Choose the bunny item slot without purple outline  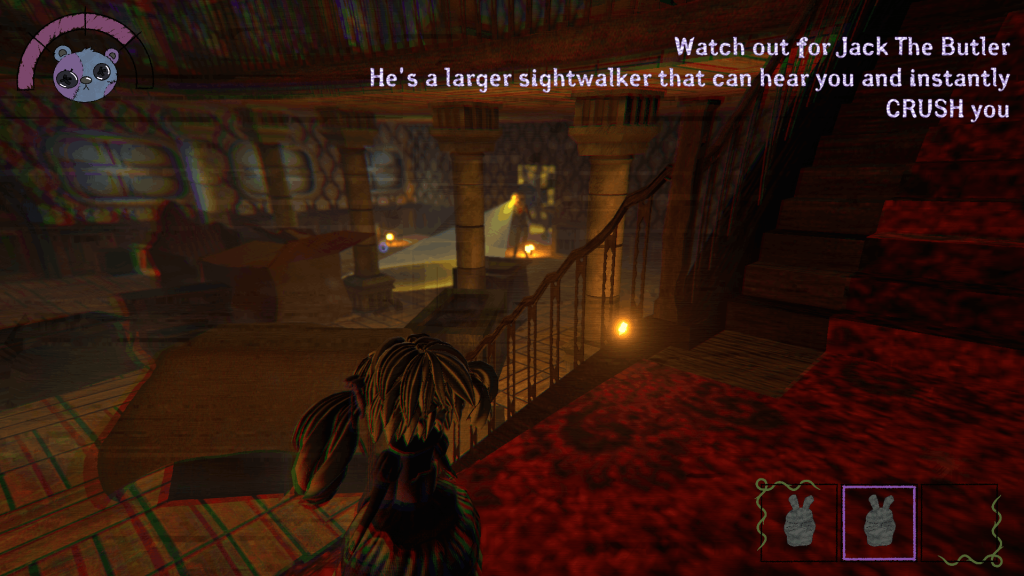798,522
